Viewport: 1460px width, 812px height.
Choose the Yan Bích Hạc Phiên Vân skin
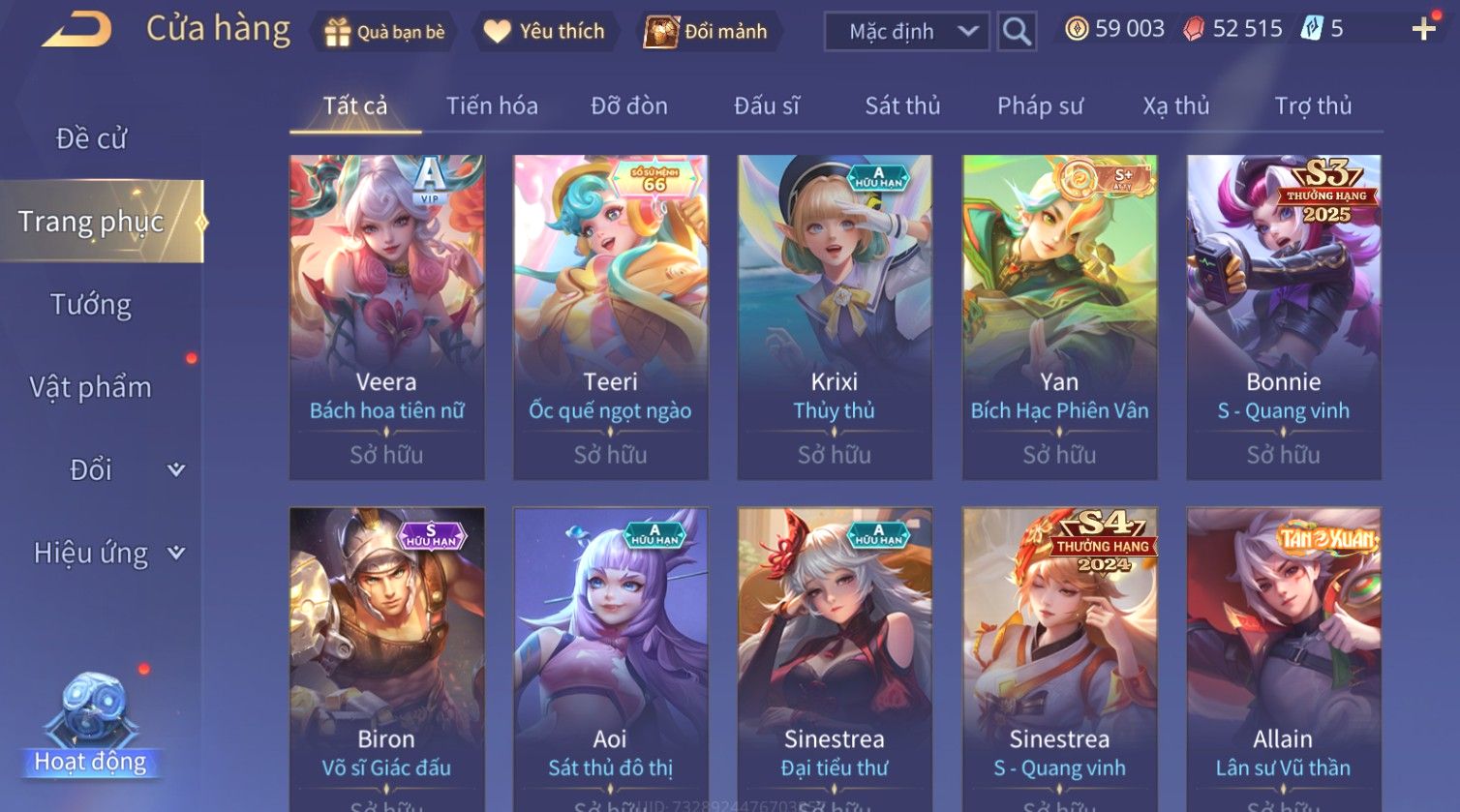(1059, 316)
